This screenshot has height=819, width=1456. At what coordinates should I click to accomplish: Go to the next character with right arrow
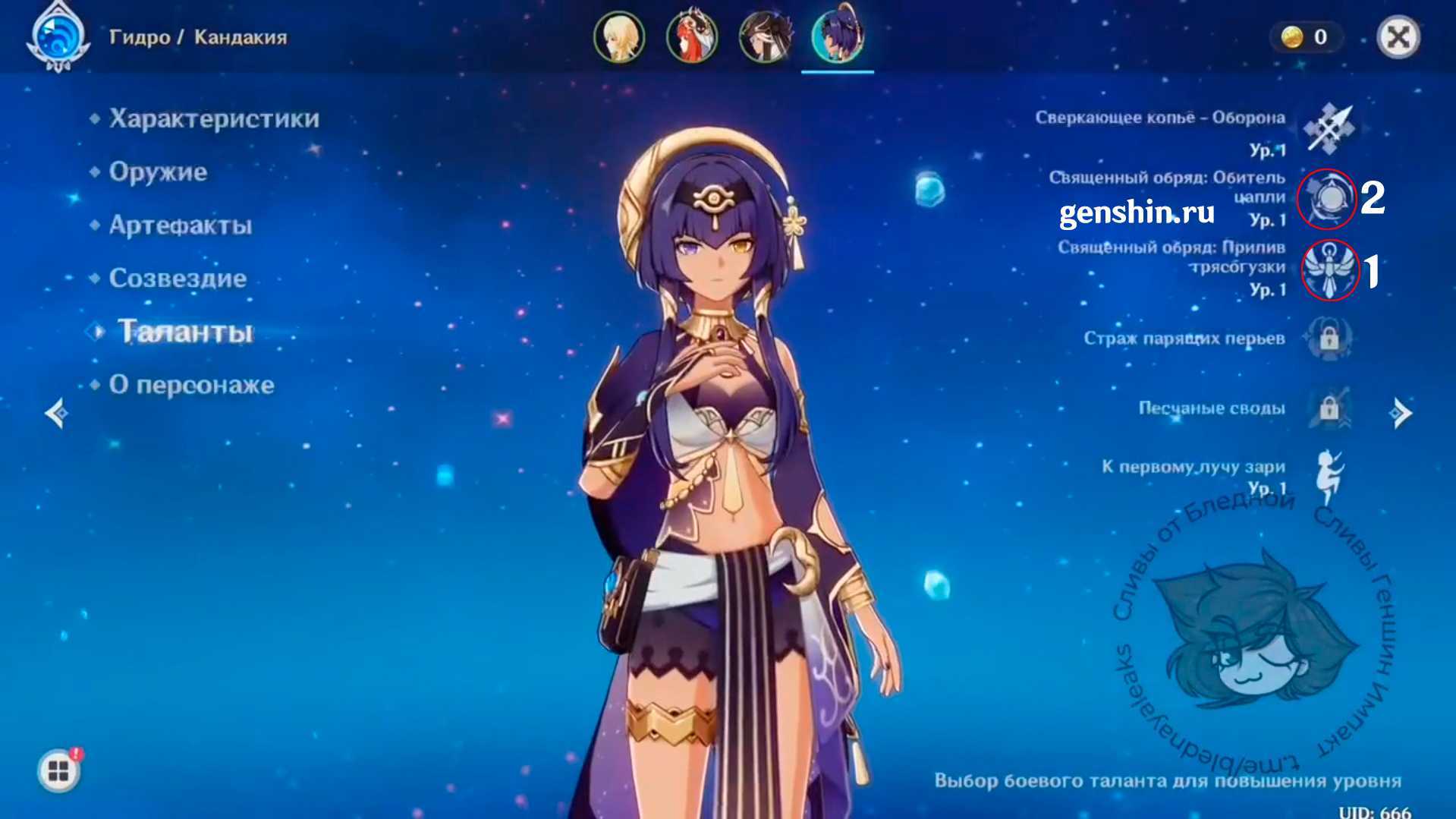click(1400, 414)
